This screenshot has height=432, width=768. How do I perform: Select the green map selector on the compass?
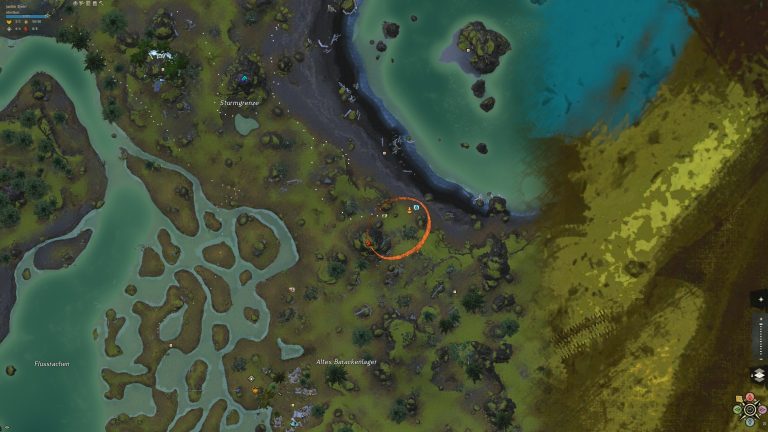(x=736, y=410)
